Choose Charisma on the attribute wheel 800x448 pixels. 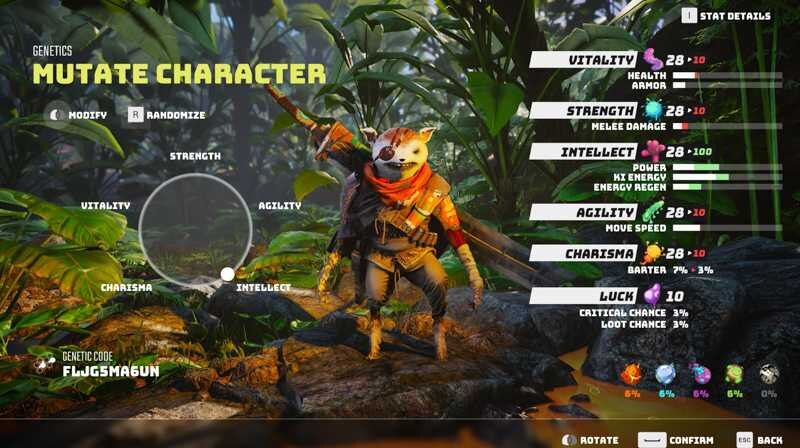pyautogui.click(x=126, y=287)
